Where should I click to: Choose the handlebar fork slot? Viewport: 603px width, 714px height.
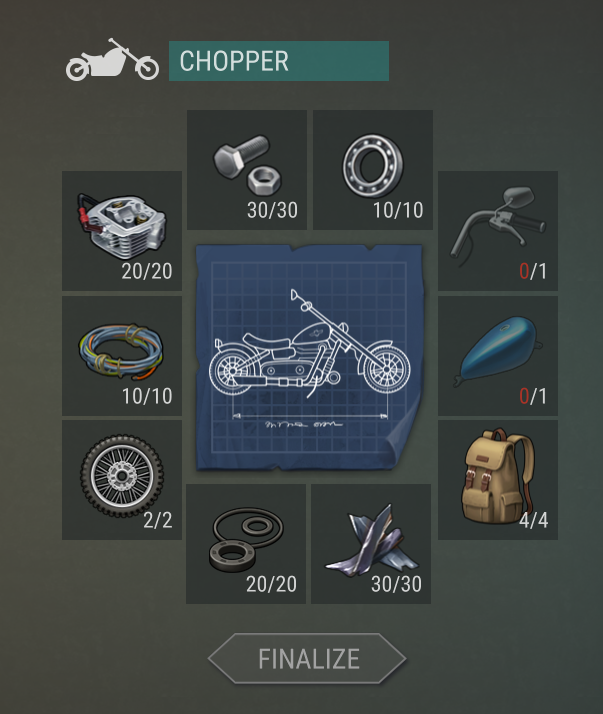pyautogui.click(x=498, y=231)
